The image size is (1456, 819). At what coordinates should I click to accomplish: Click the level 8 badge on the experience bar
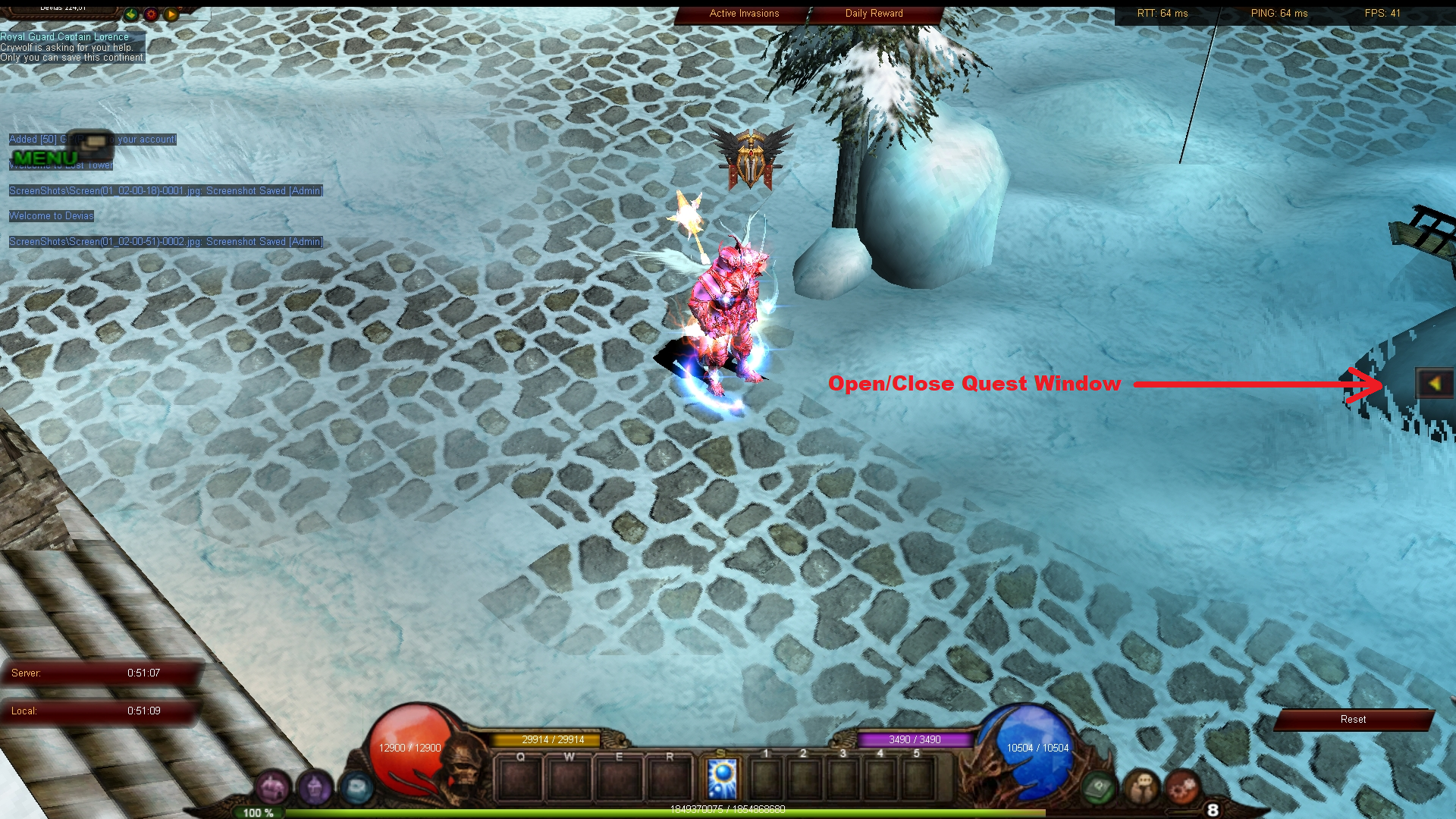pos(1213,810)
